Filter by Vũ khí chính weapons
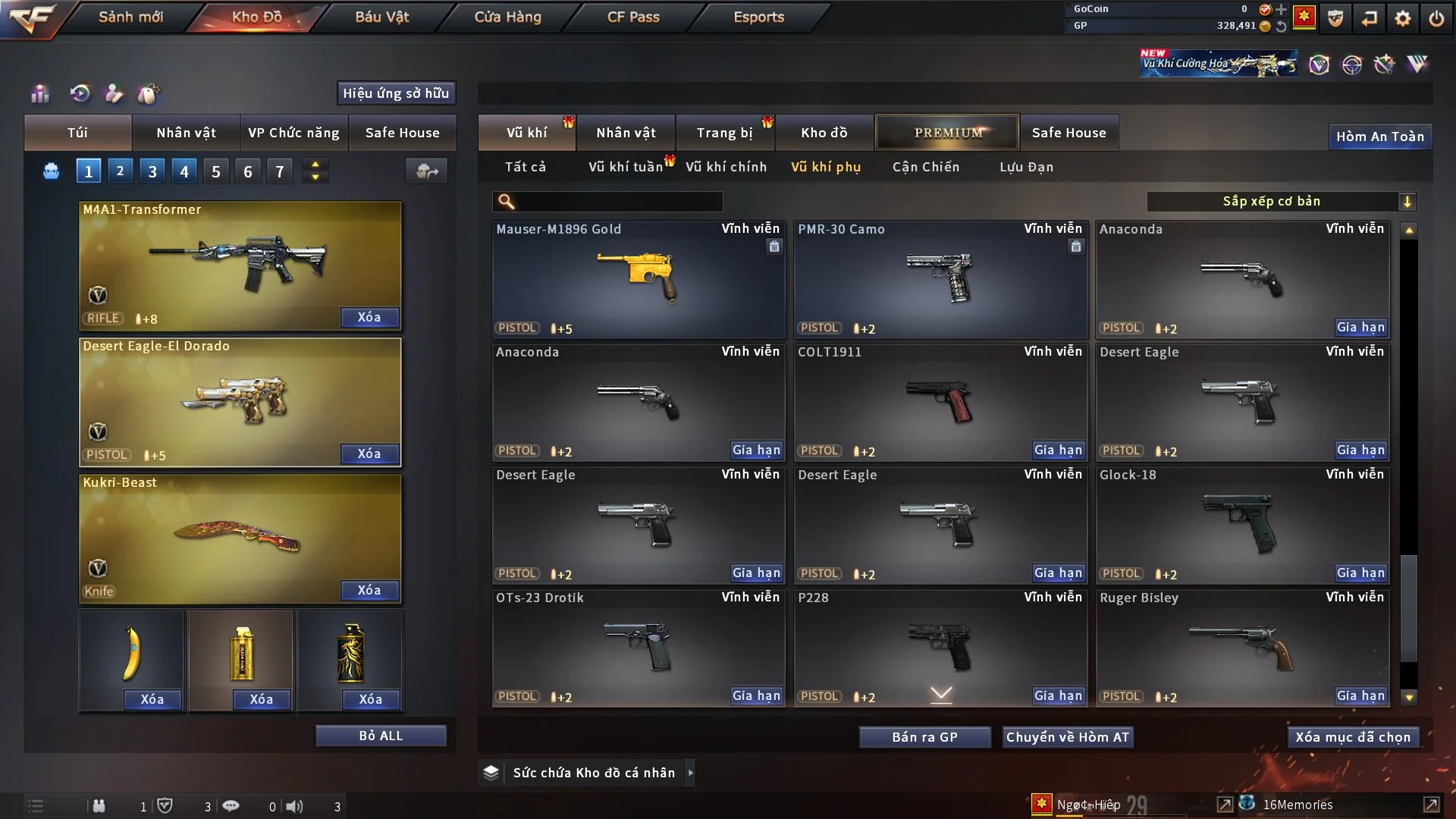The height and width of the screenshot is (819, 1456). point(726,167)
